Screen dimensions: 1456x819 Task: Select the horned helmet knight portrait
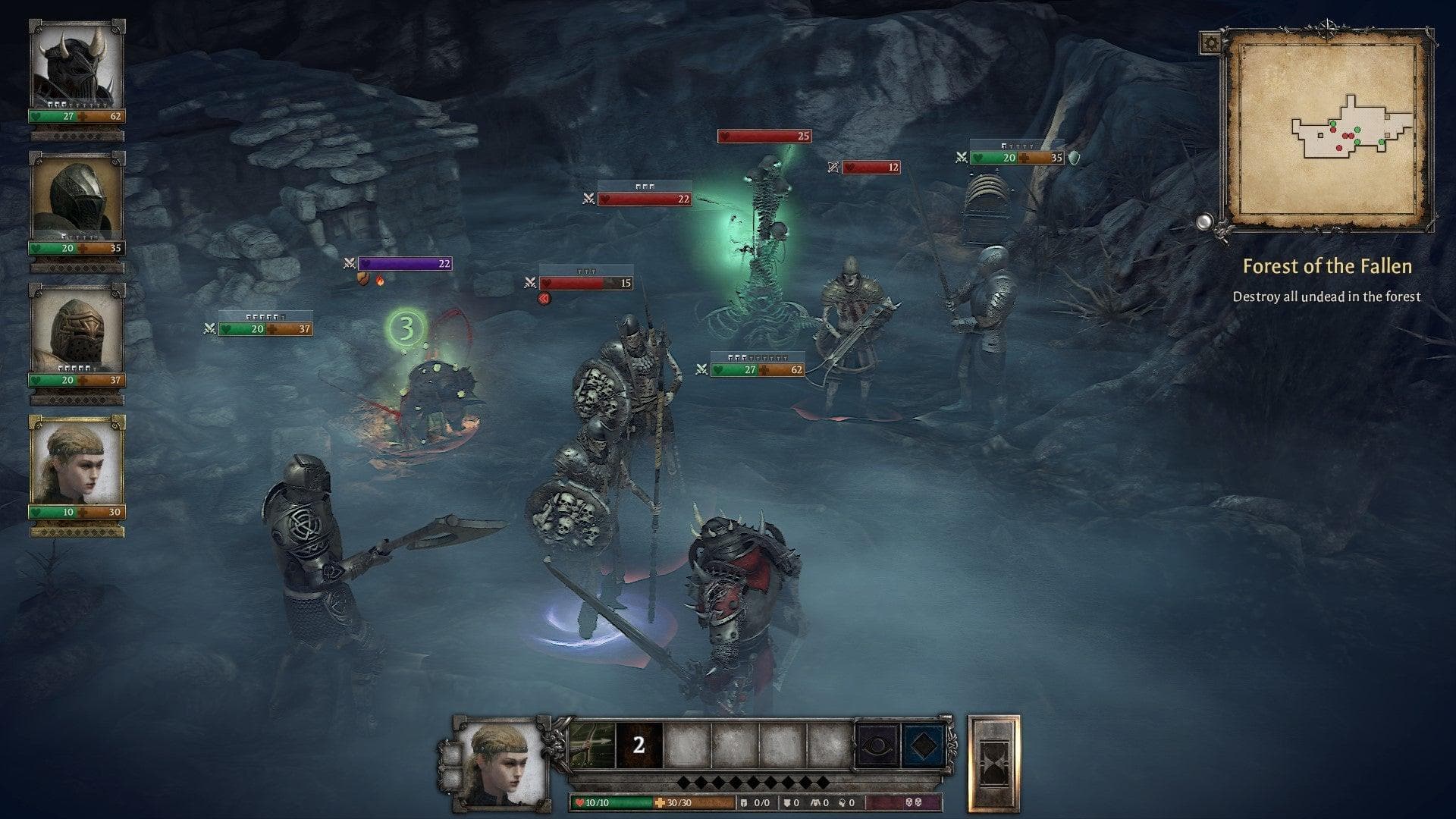click(77, 64)
